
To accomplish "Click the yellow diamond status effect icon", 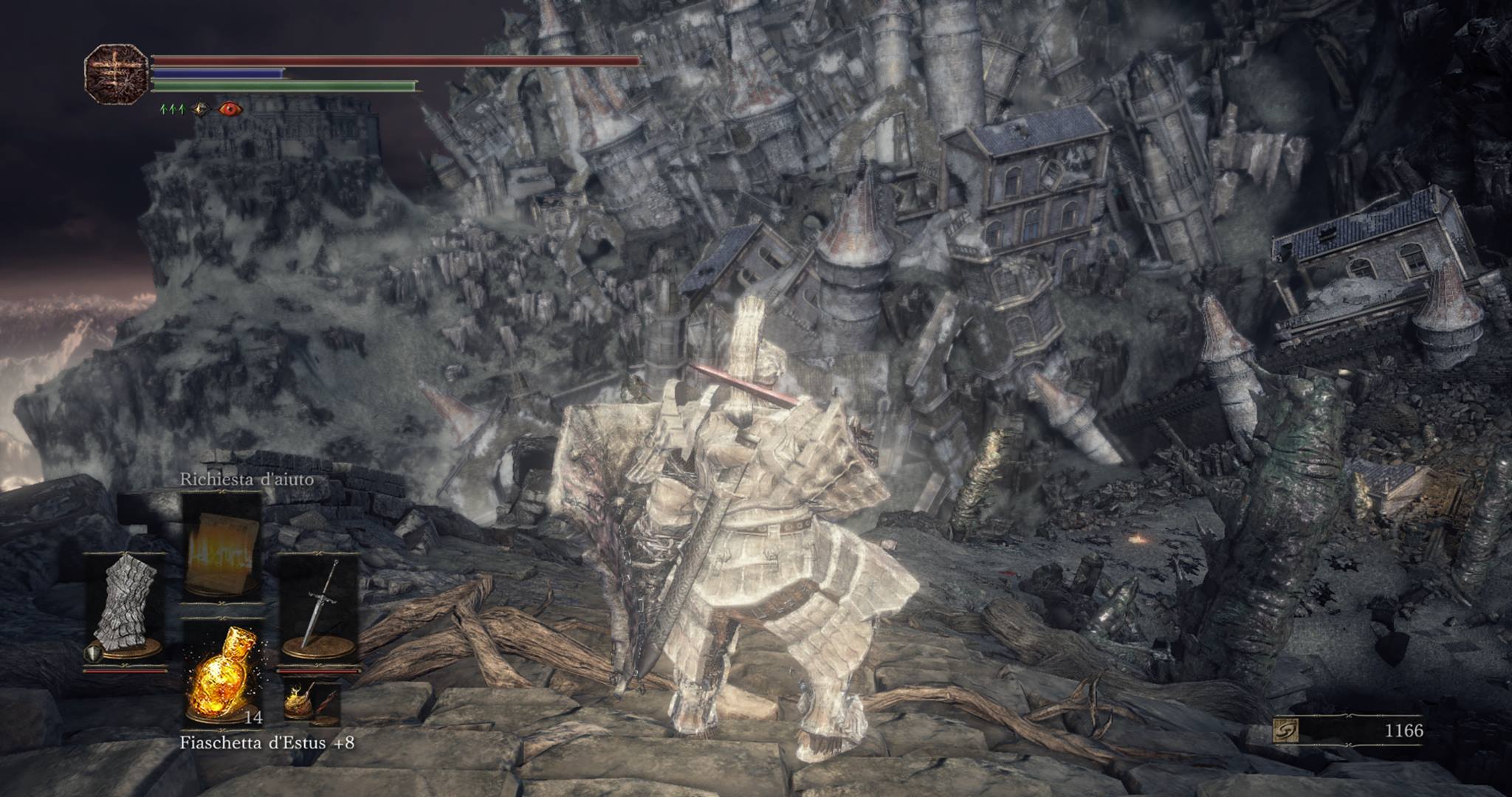I will [x=200, y=109].
